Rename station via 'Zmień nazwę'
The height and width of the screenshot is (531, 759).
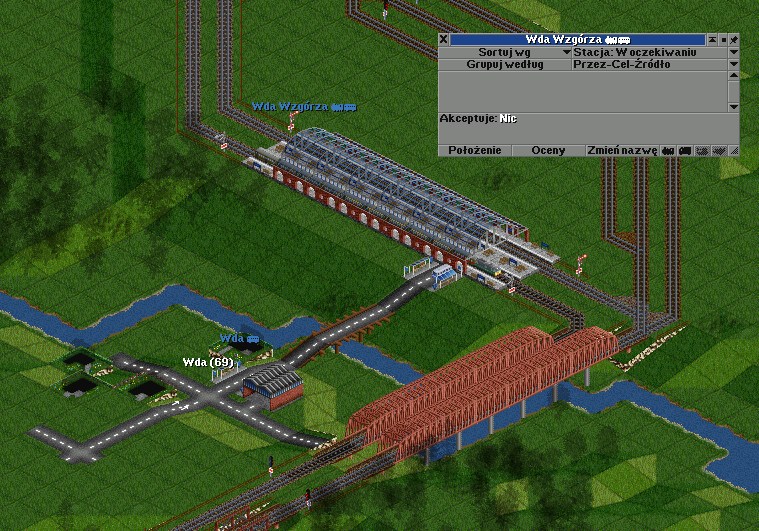622,150
